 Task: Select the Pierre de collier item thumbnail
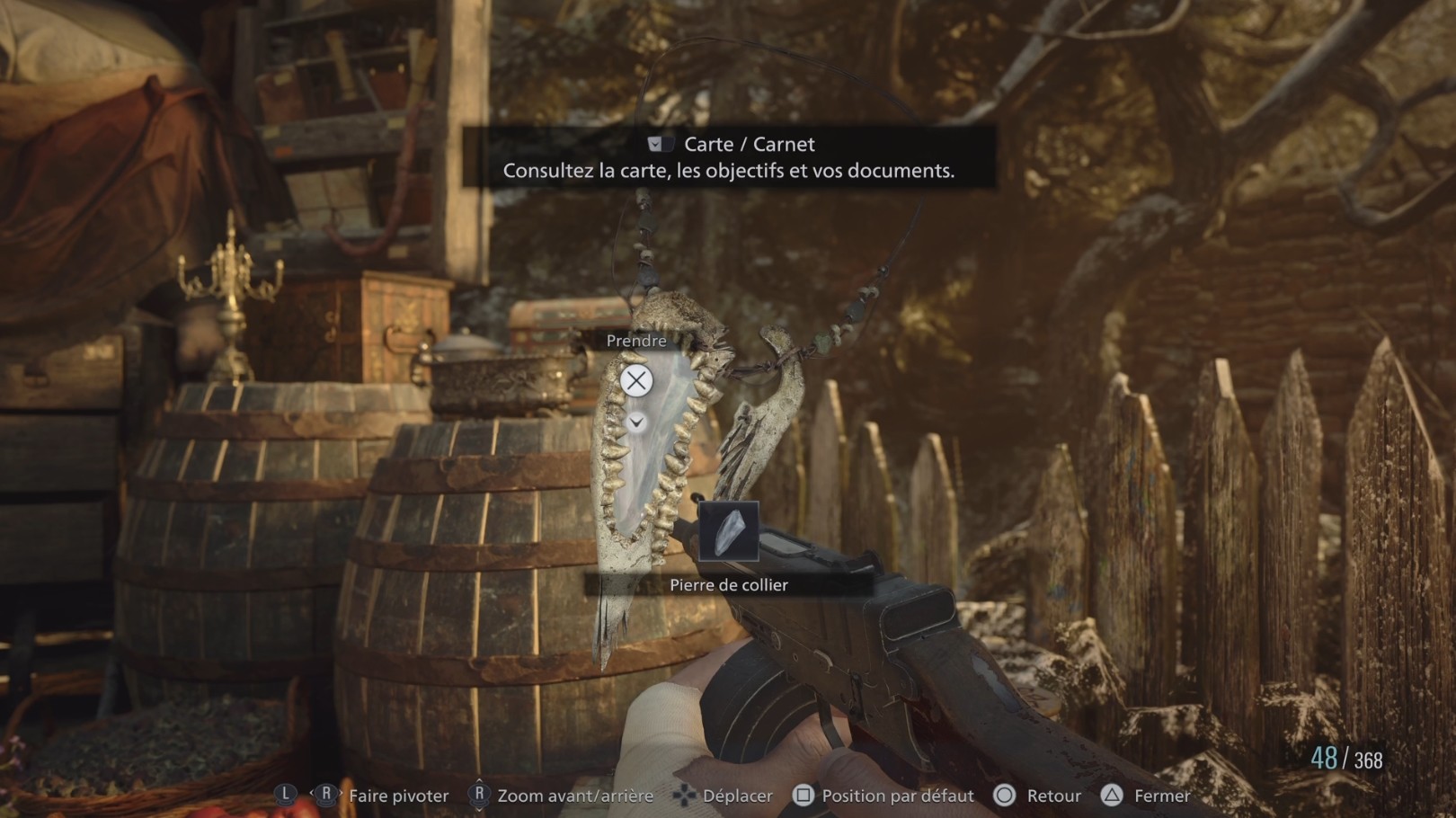click(728, 531)
